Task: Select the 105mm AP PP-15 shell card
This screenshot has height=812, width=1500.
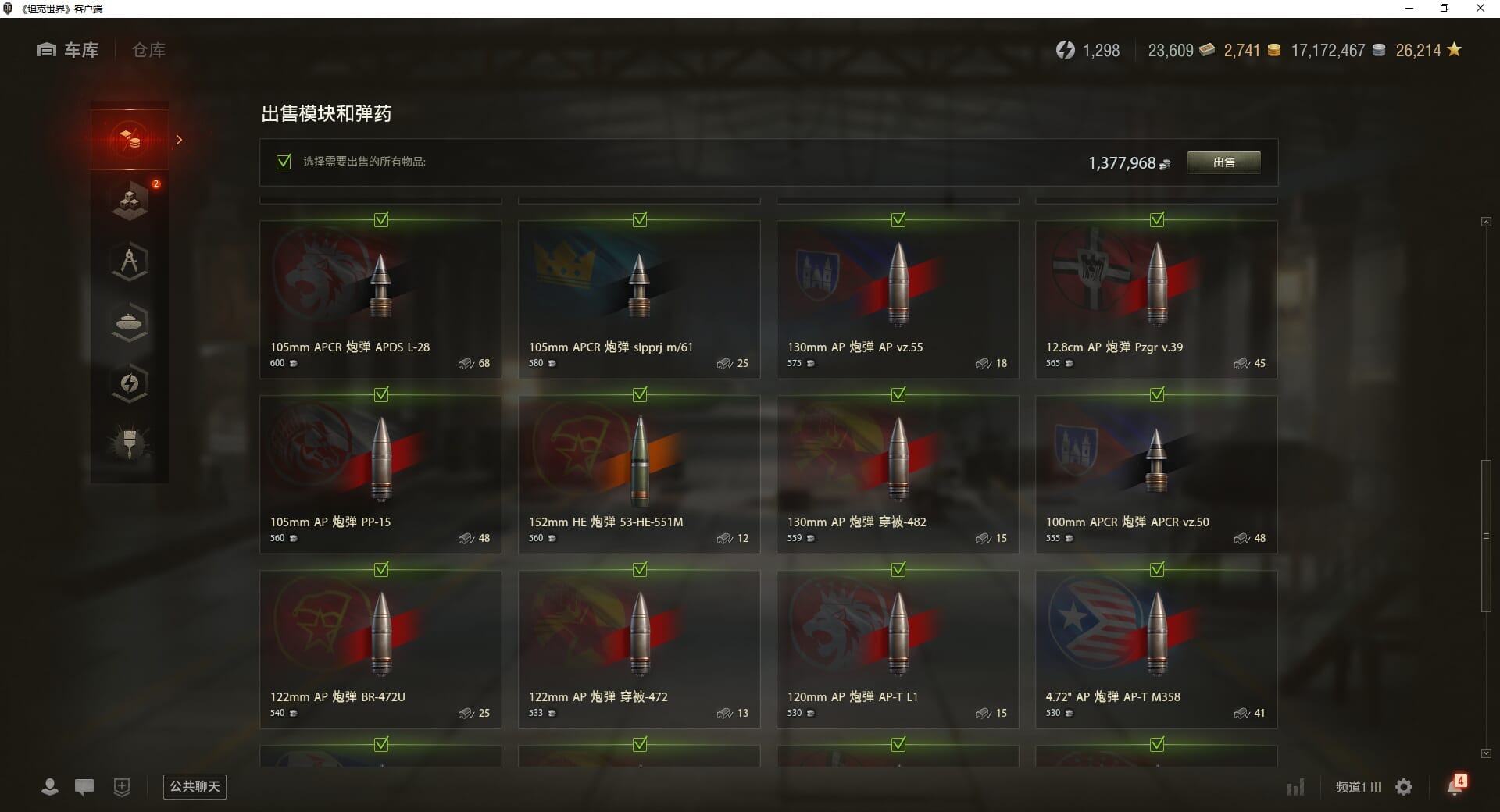Action: point(380,475)
